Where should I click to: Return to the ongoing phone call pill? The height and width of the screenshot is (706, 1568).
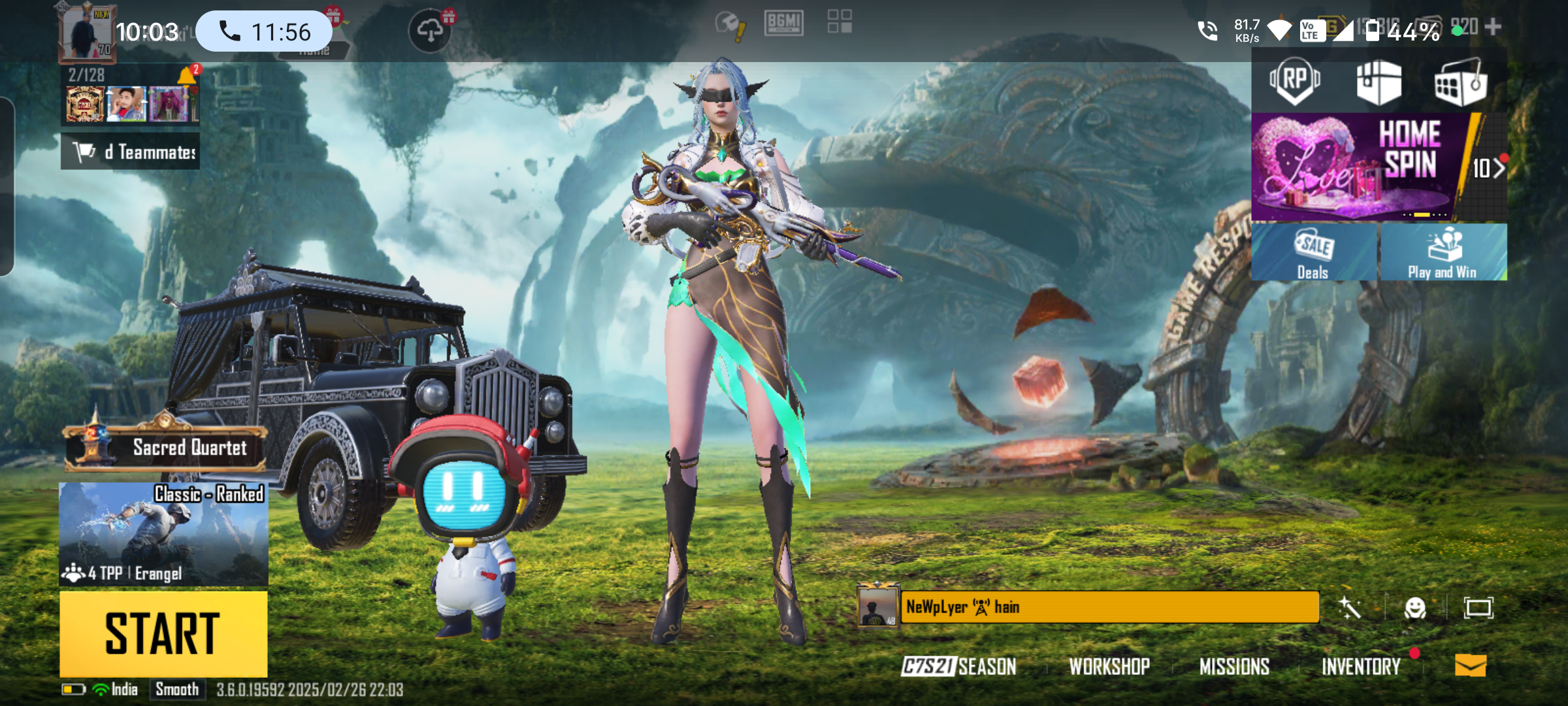coord(264,31)
